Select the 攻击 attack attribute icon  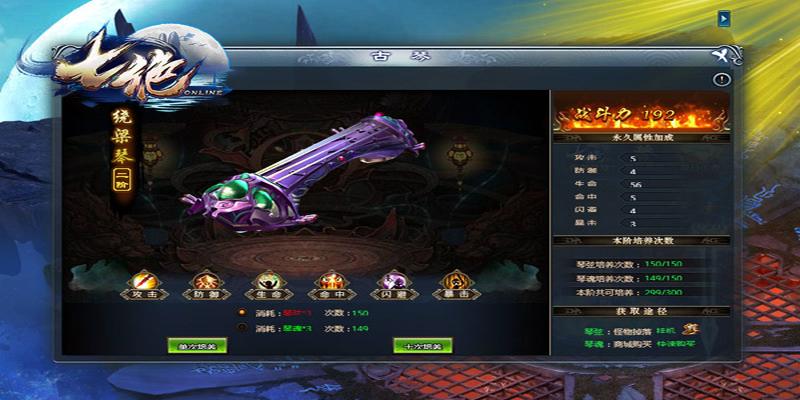[141, 283]
